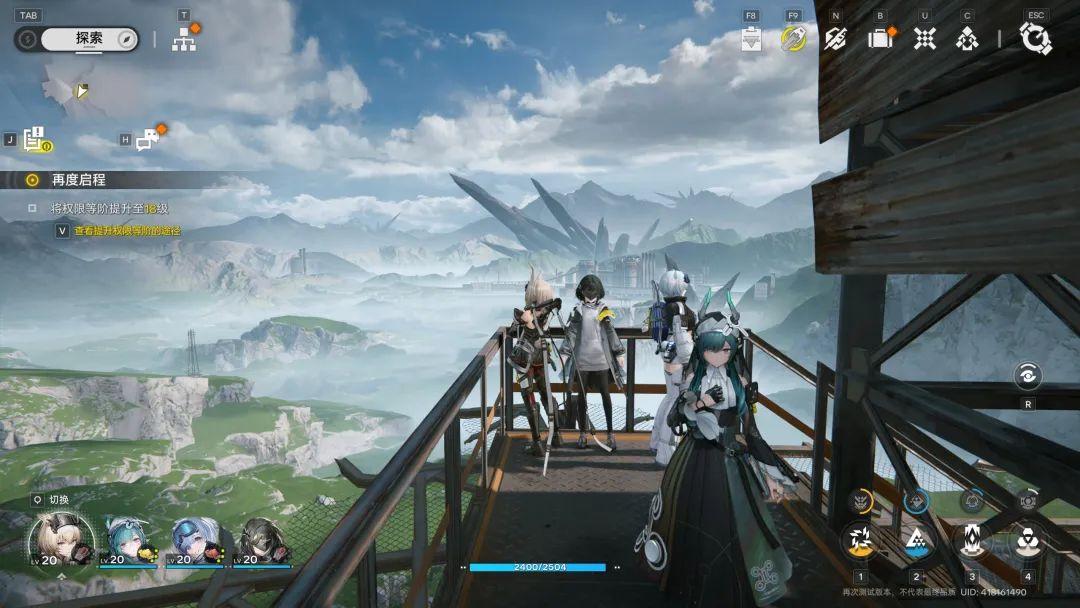This screenshot has height=608, width=1080.
Task: Open the chat bubbles icon
Action: click(x=148, y=141)
